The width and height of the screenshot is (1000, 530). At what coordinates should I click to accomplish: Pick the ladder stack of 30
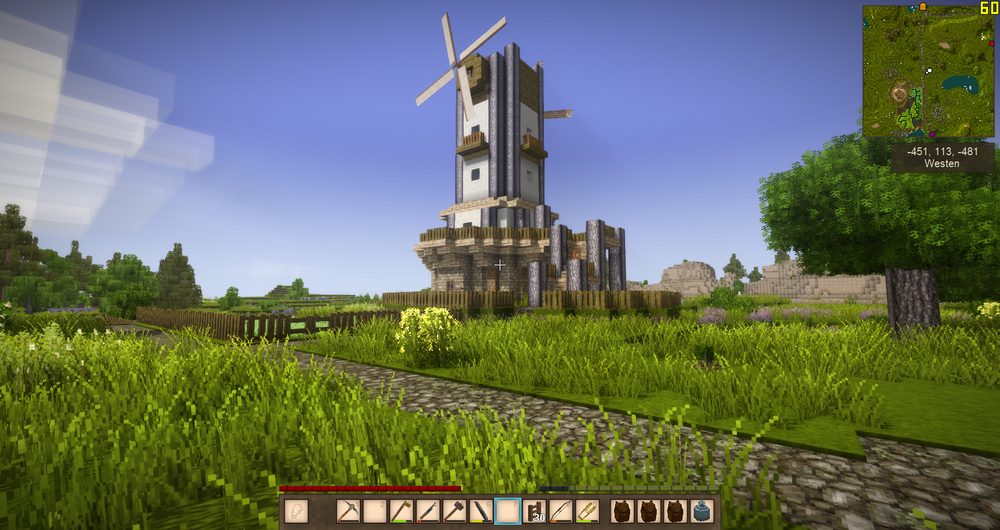click(535, 512)
